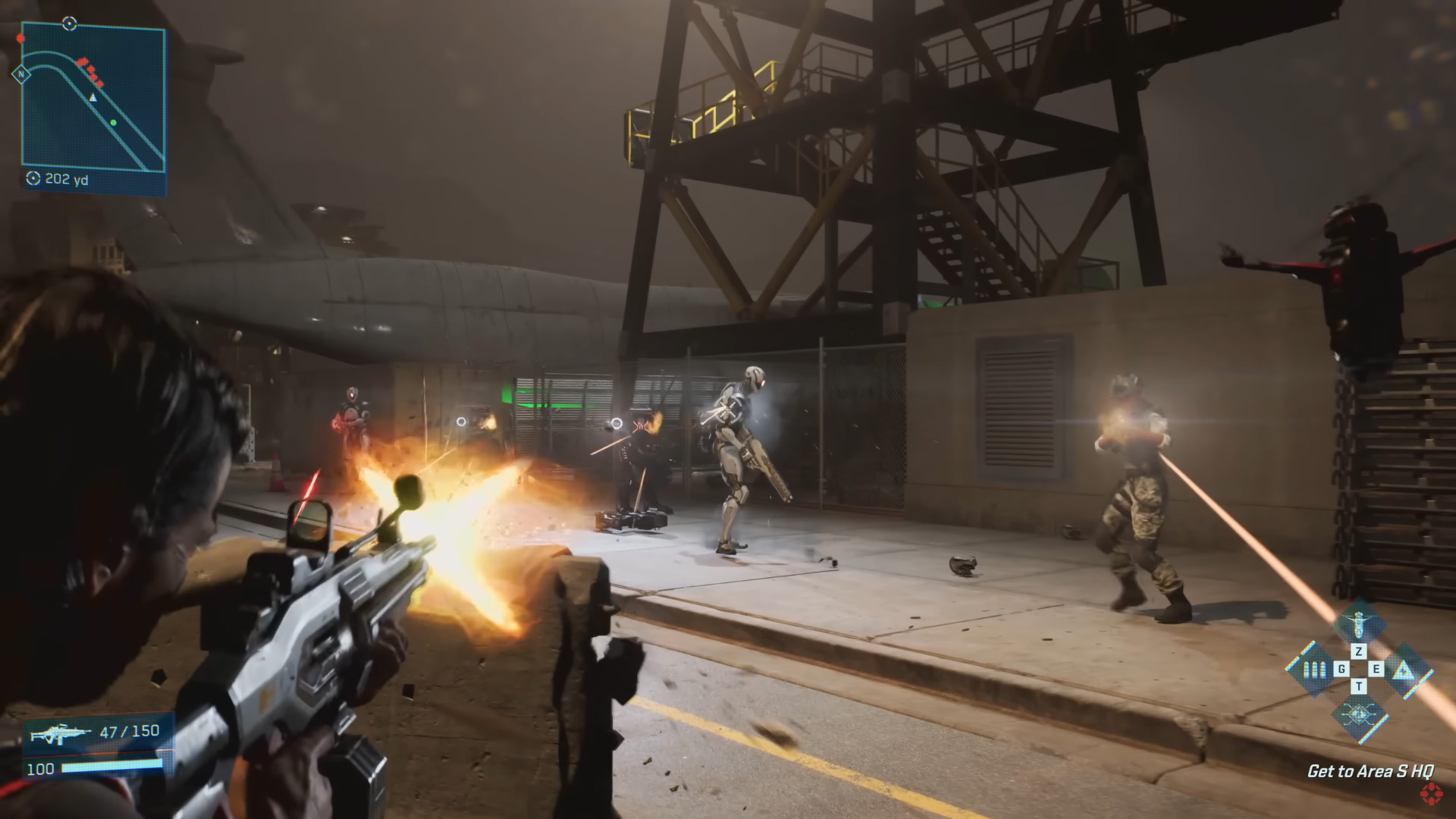
Task: Activate the circuit chip ability icon
Action: [x=1358, y=713]
